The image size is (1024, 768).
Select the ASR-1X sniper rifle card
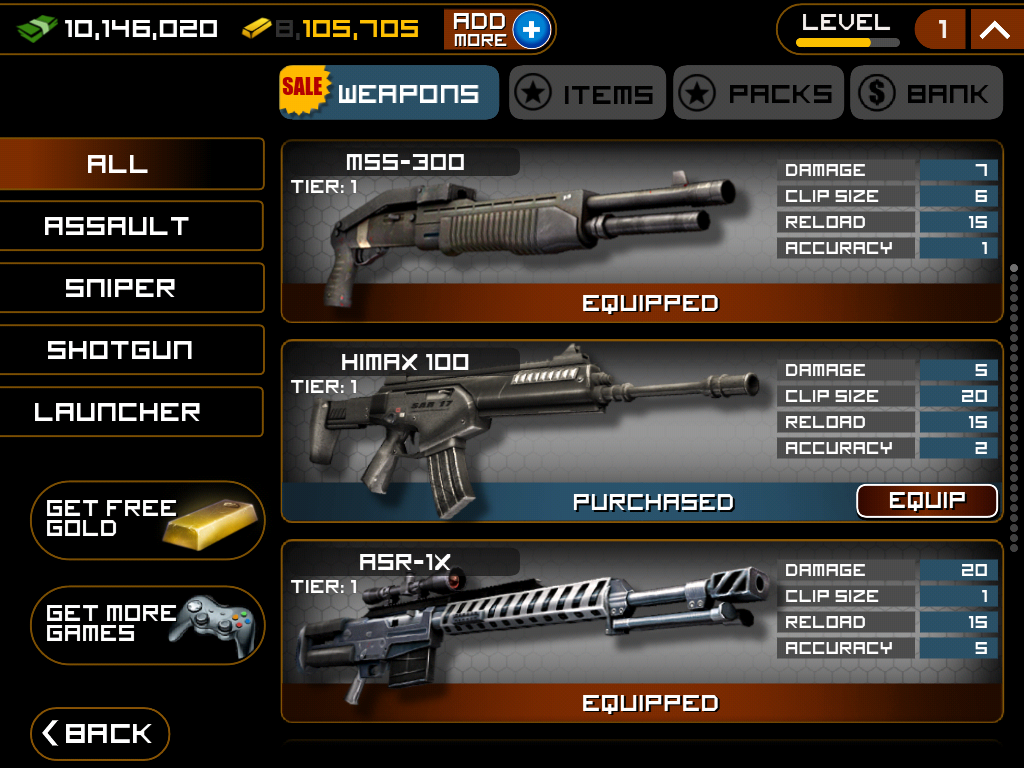[x=530, y=630]
